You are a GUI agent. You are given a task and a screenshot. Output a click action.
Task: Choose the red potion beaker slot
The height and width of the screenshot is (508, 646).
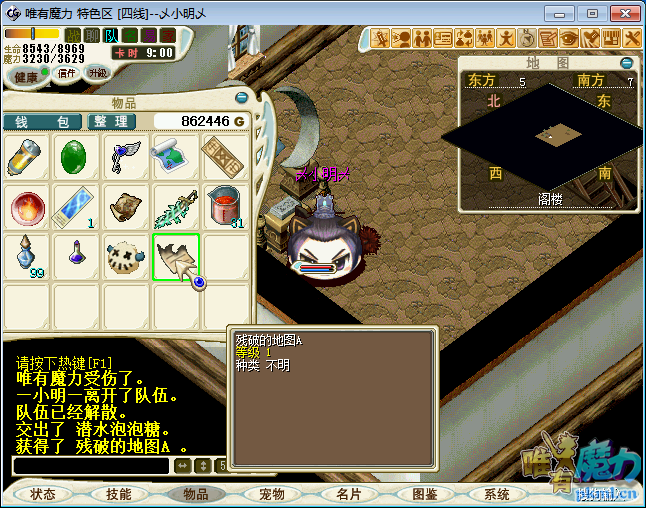click(x=225, y=207)
